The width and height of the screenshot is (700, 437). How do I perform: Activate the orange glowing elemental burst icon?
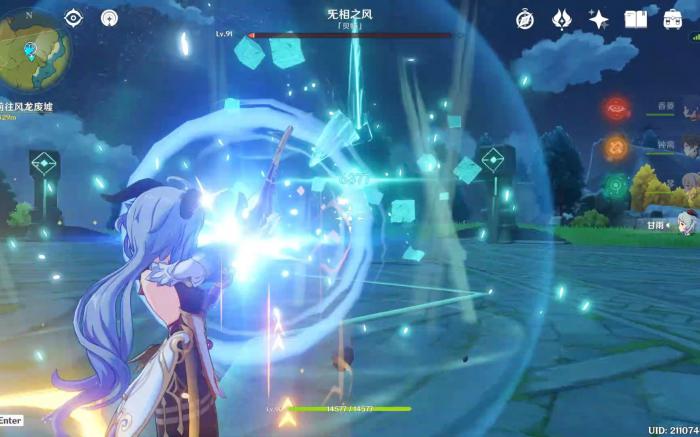(616, 146)
